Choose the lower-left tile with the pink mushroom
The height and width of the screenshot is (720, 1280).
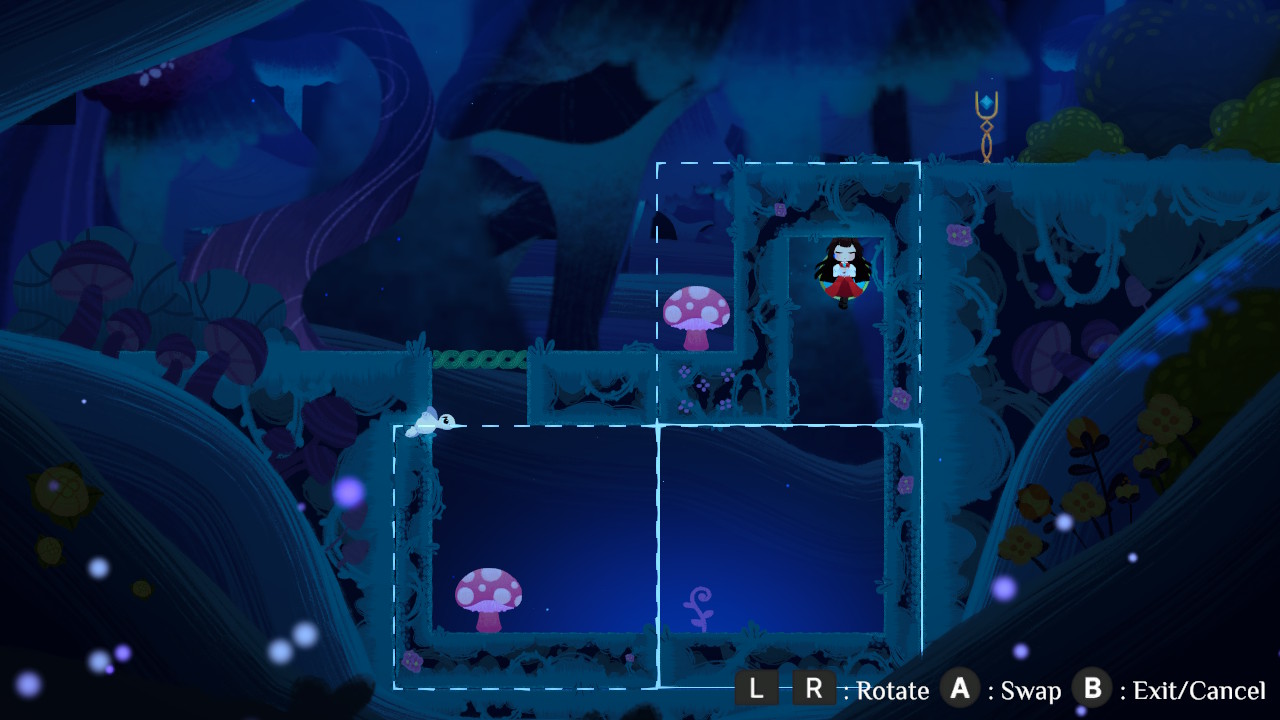click(526, 556)
